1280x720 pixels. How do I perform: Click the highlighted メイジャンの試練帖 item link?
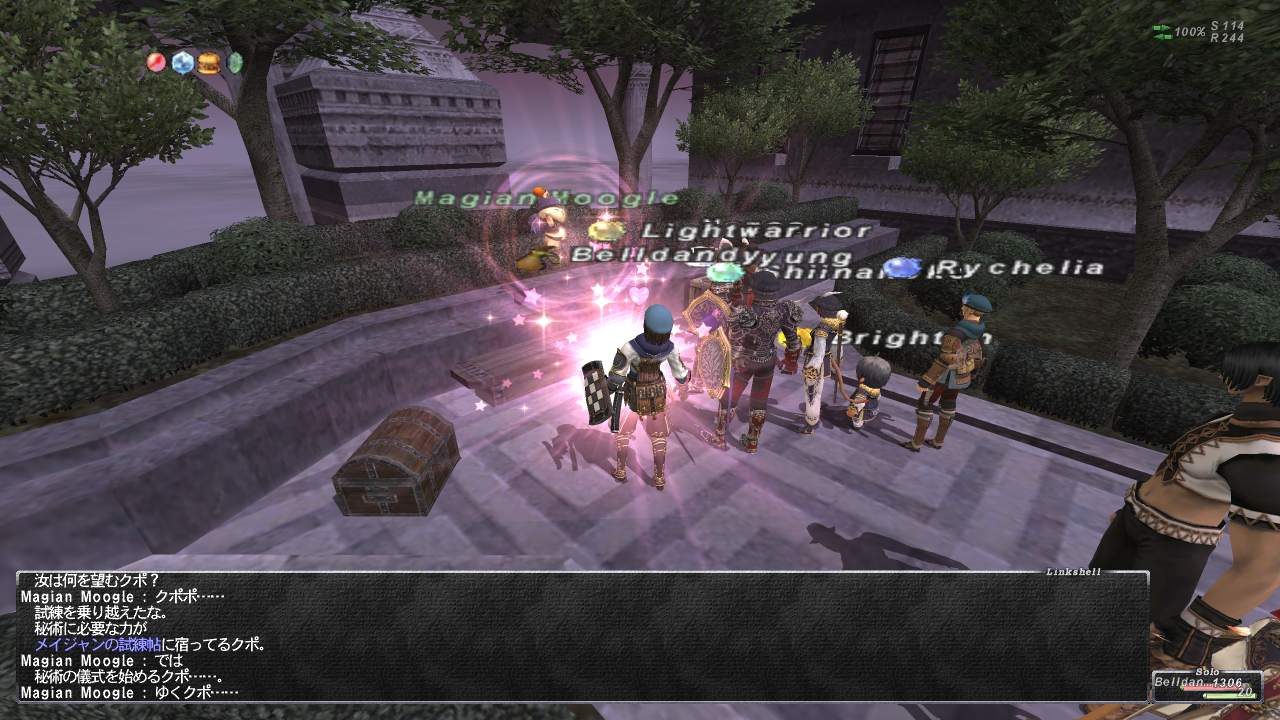tap(98, 645)
